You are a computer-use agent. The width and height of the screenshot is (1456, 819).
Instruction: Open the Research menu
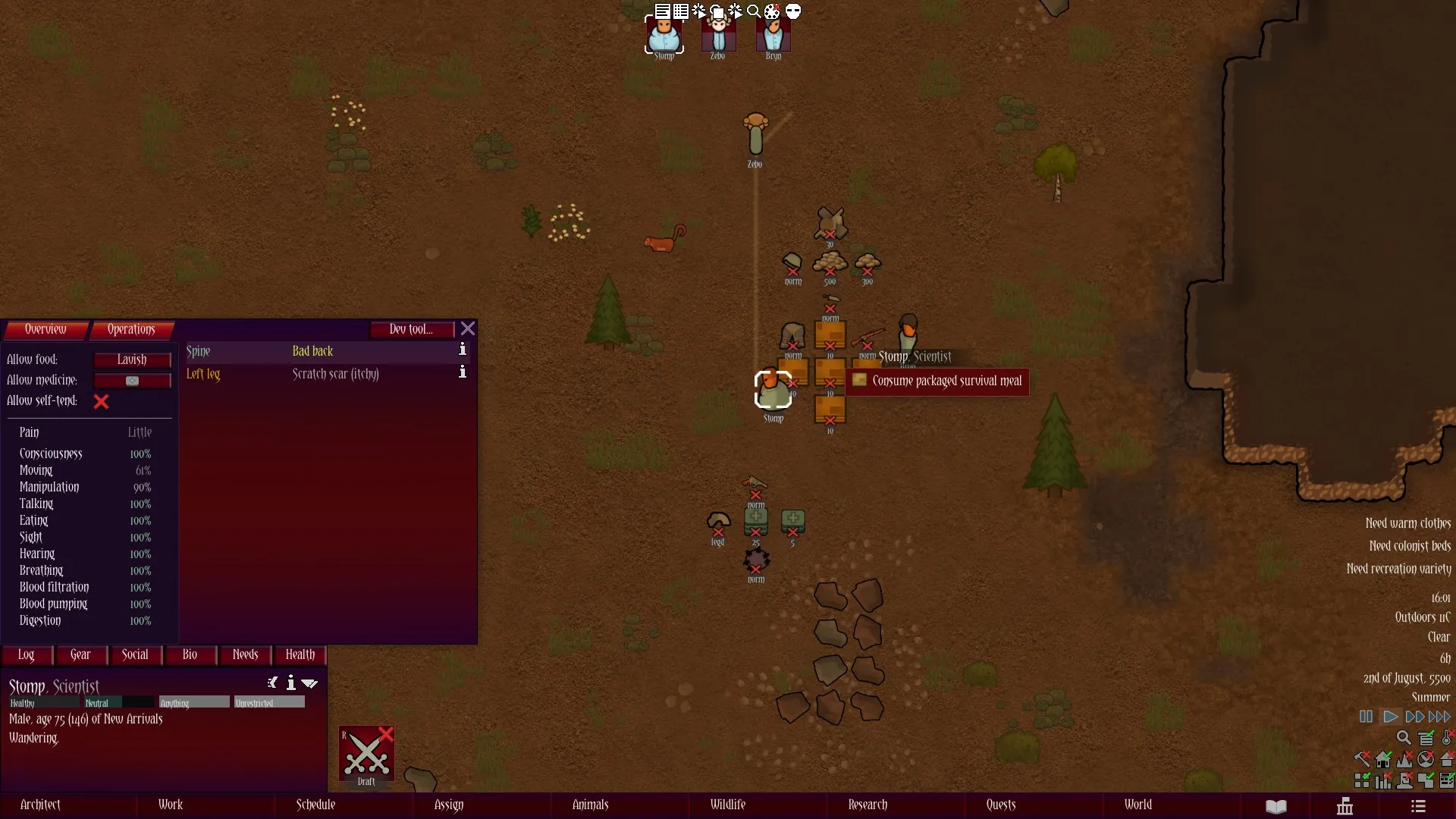tap(868, 805)
